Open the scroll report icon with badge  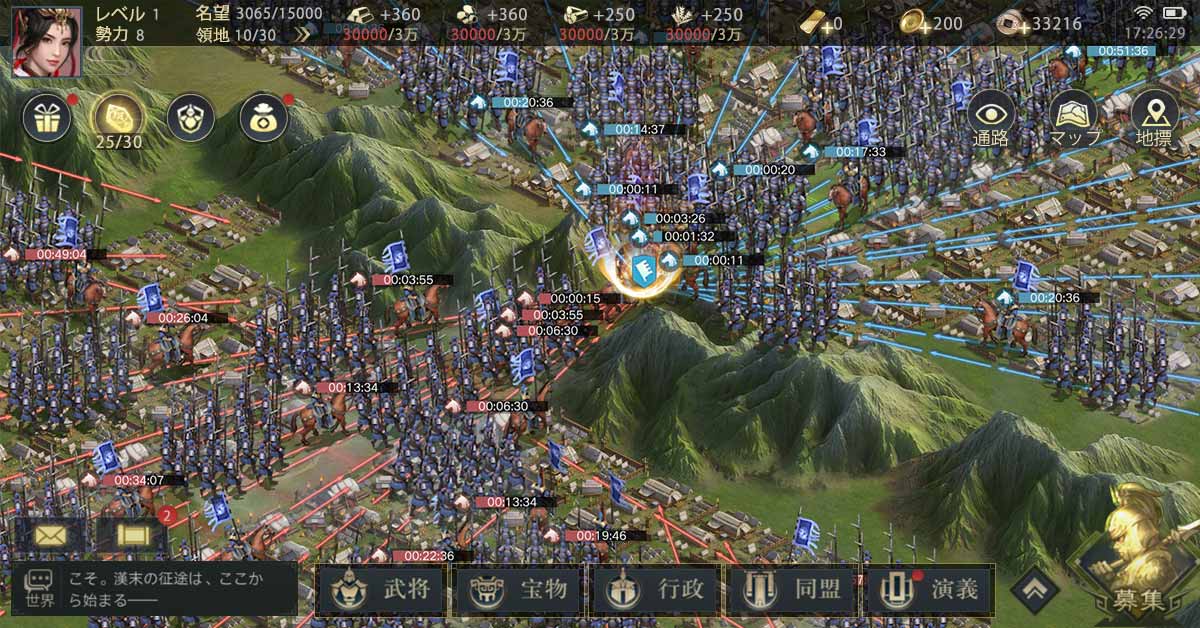pos(131,535)
